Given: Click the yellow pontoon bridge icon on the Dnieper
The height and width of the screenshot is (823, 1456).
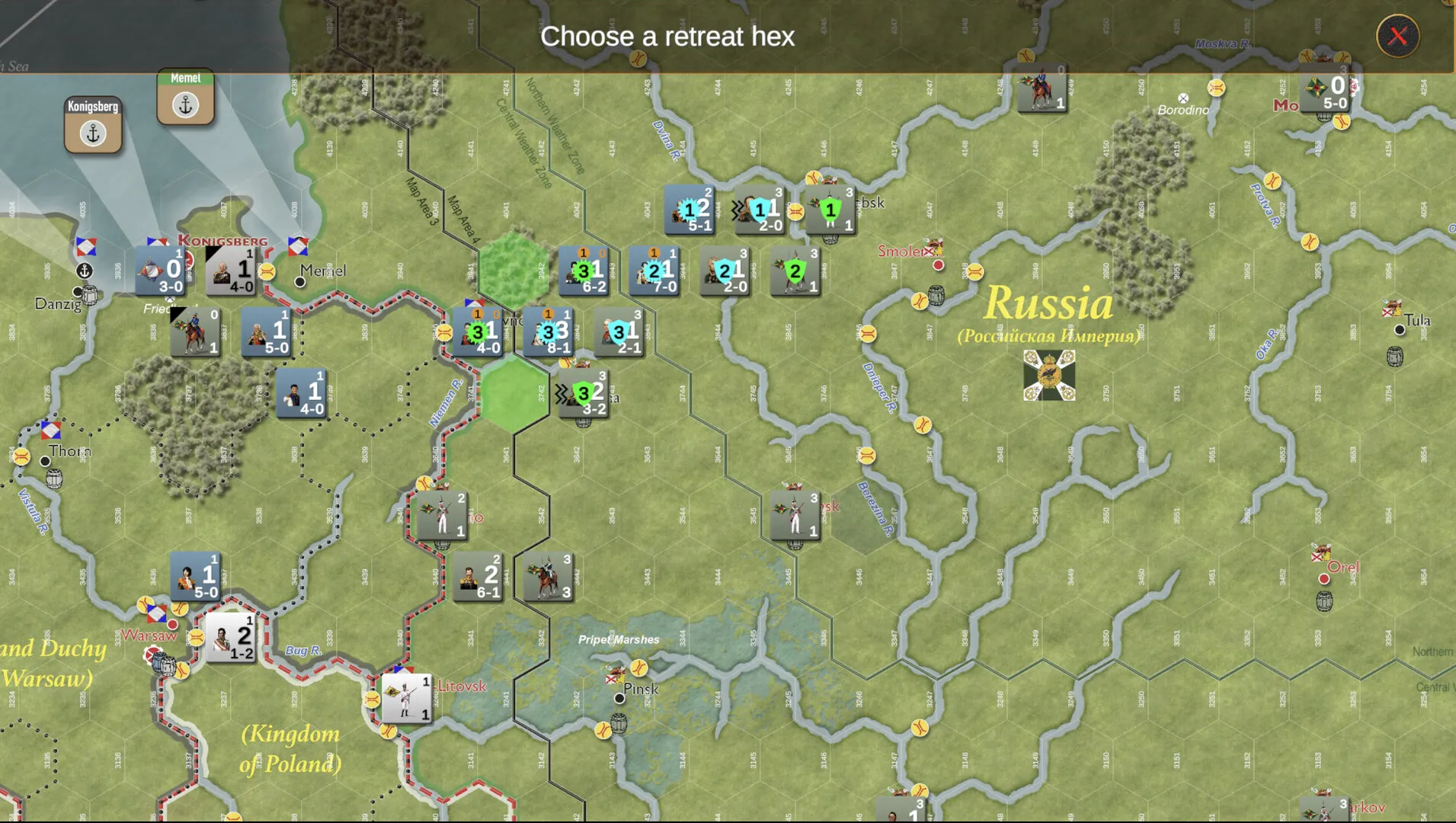Looking at the screenshot, I should (x=923, y=424).
